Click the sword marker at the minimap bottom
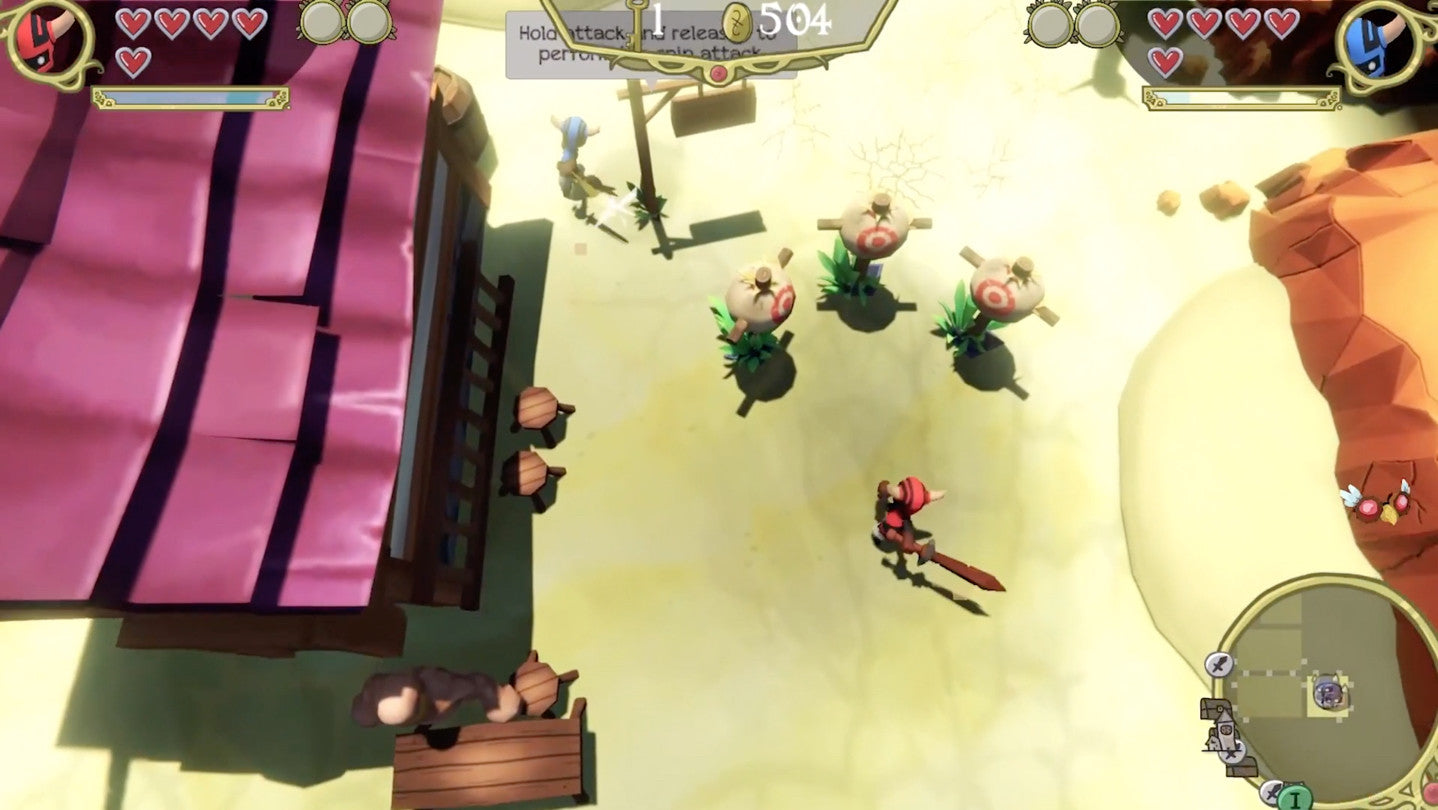This screenshot has width=1438, height=810. click(x=1272, y=792)
